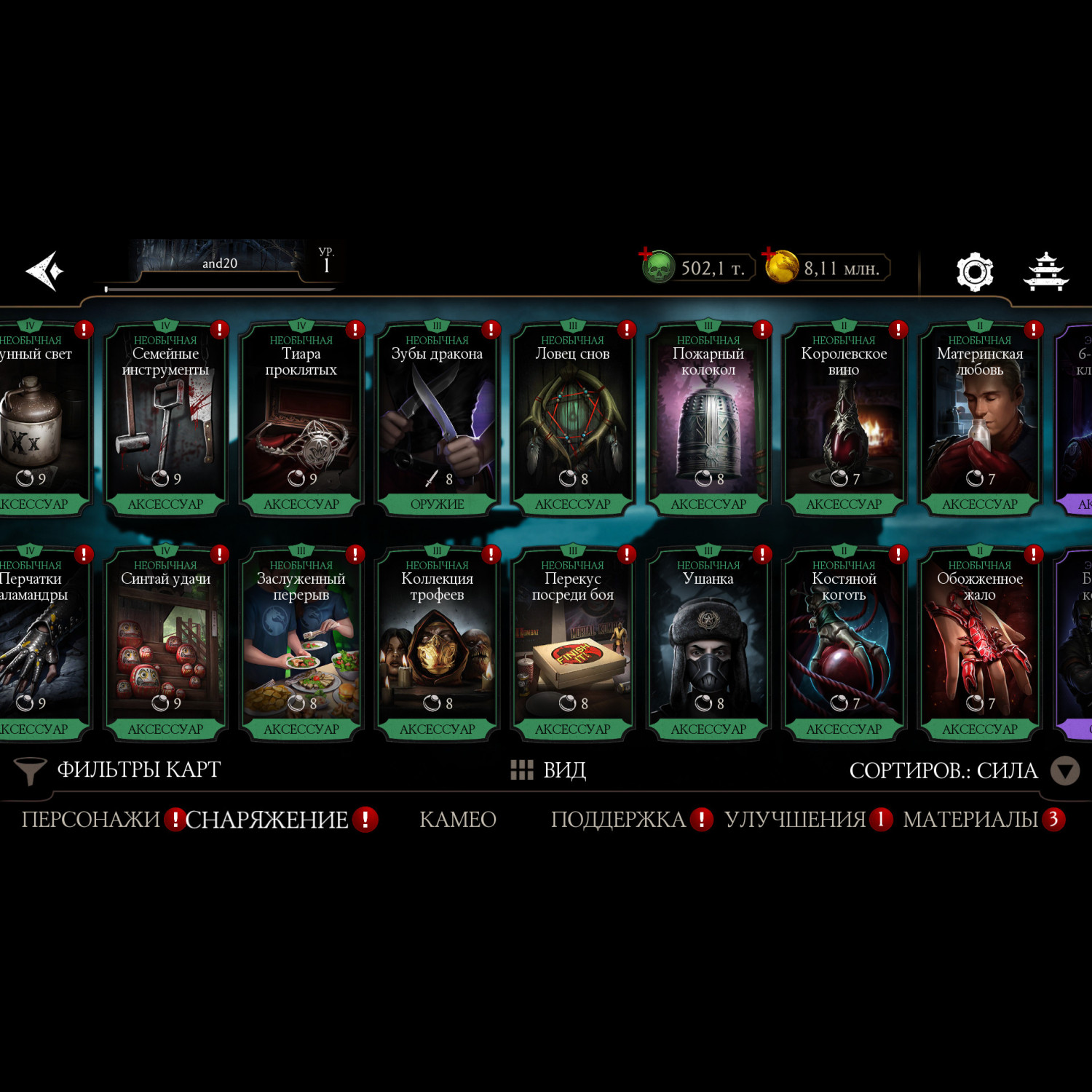Viewport: 1092px width, 1092px height.
Task: Open the gear settings menu
Action: pos(974,272)
